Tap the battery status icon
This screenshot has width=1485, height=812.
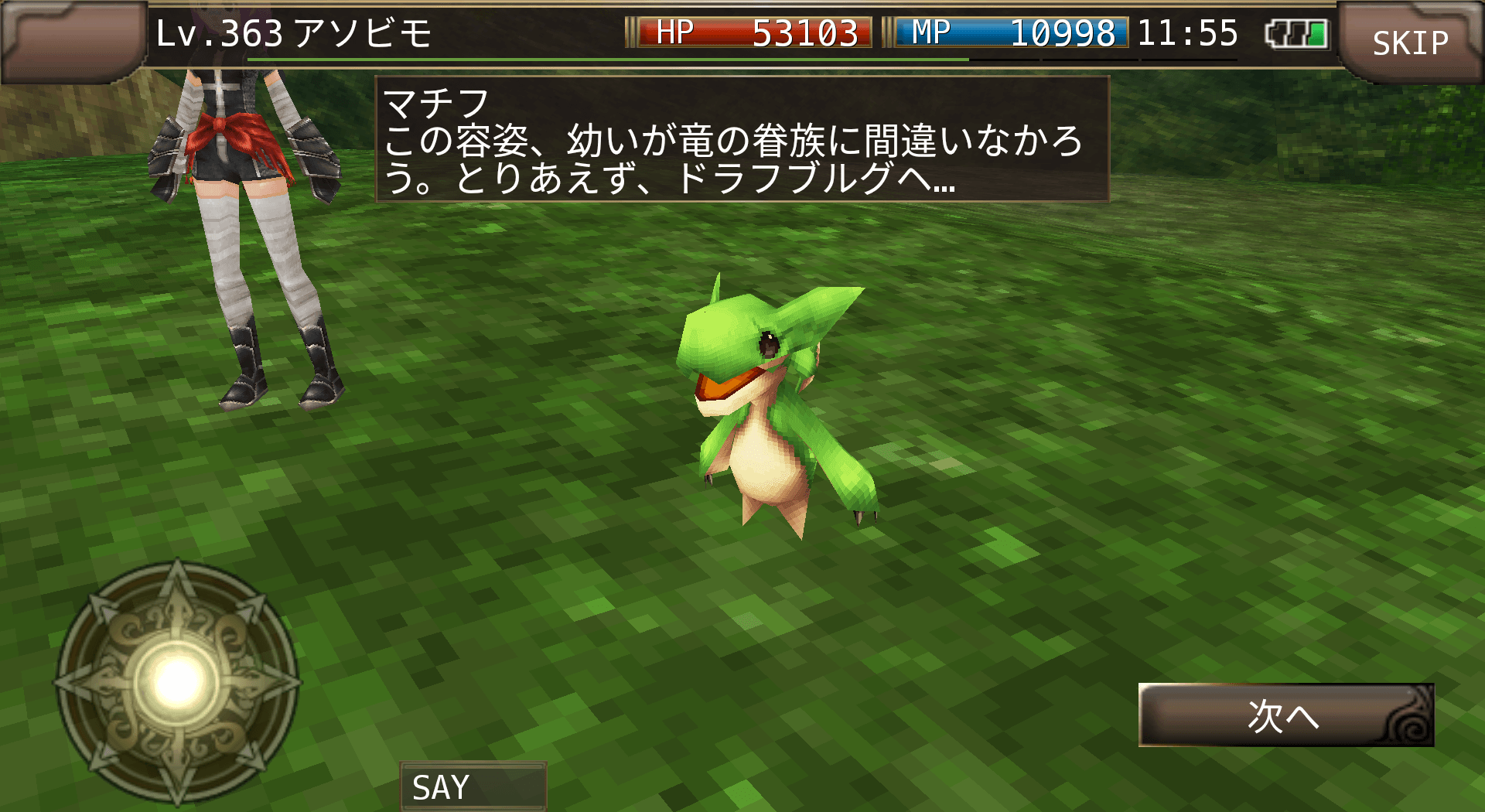coord(1296,32)
